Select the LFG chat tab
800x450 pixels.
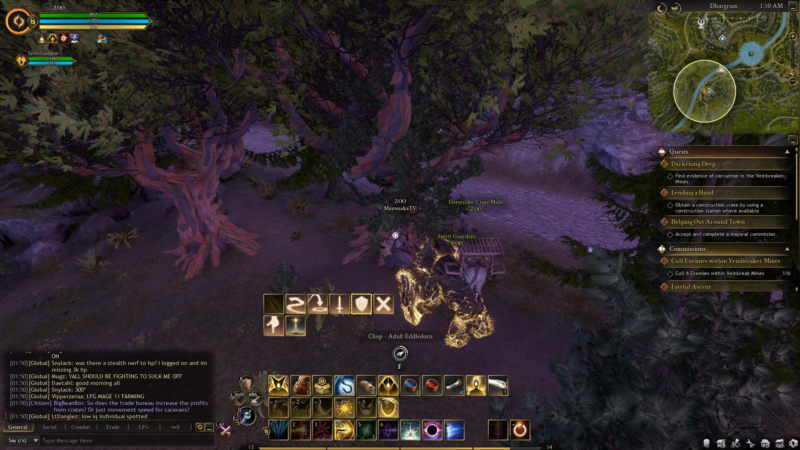click(x=144, y=427)
